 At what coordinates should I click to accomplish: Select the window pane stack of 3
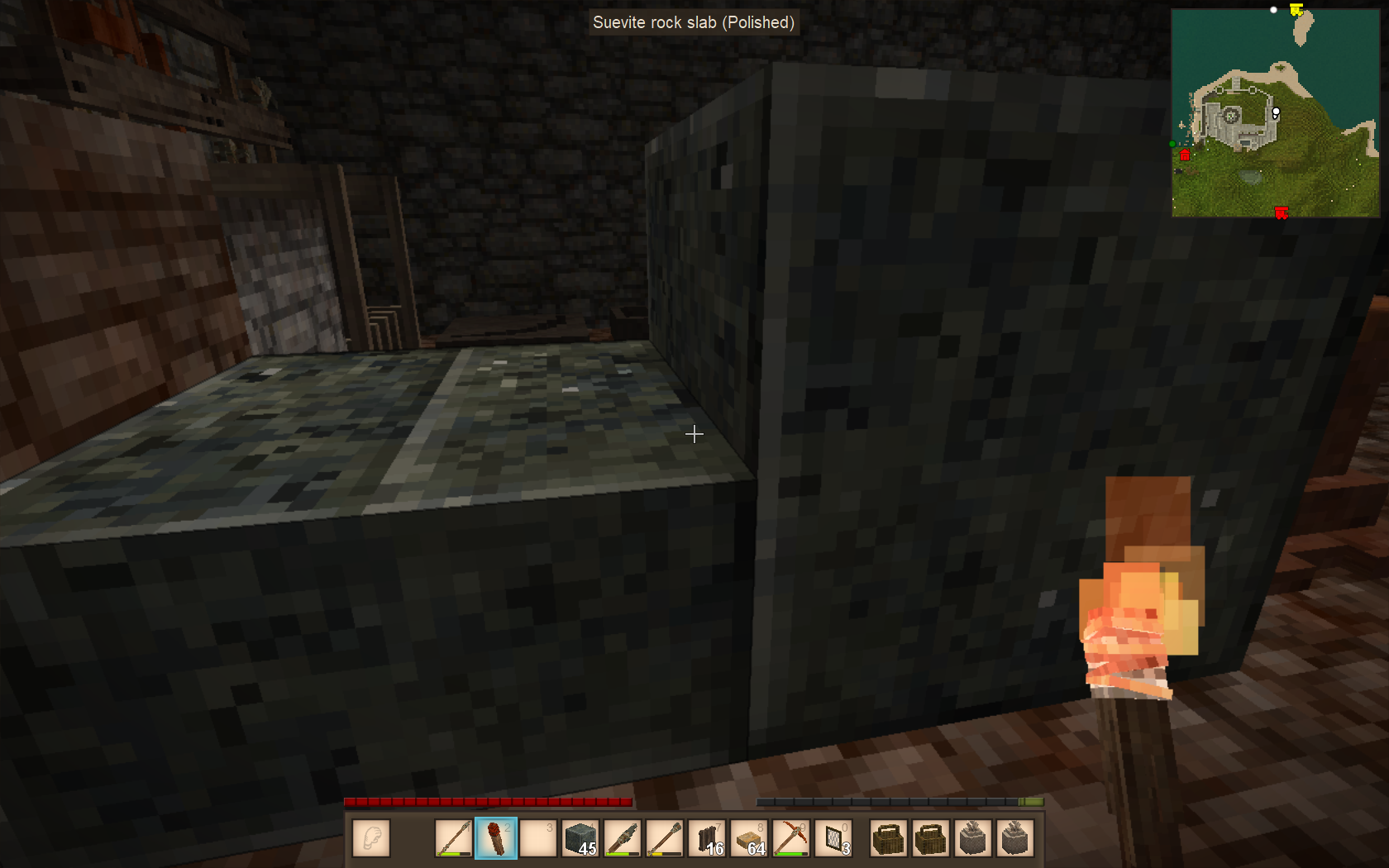tap(833, 838)
